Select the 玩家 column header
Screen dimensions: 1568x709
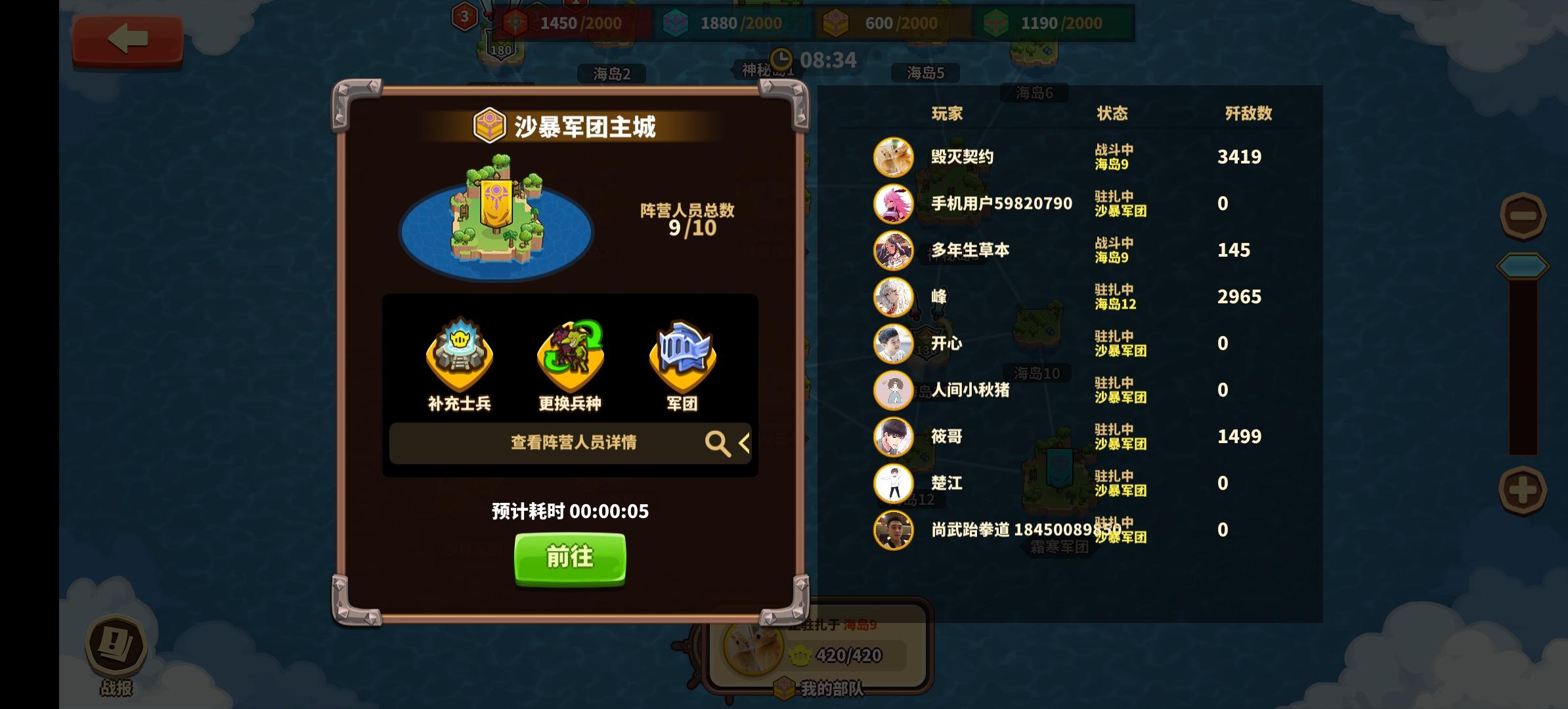coord(947,113)
